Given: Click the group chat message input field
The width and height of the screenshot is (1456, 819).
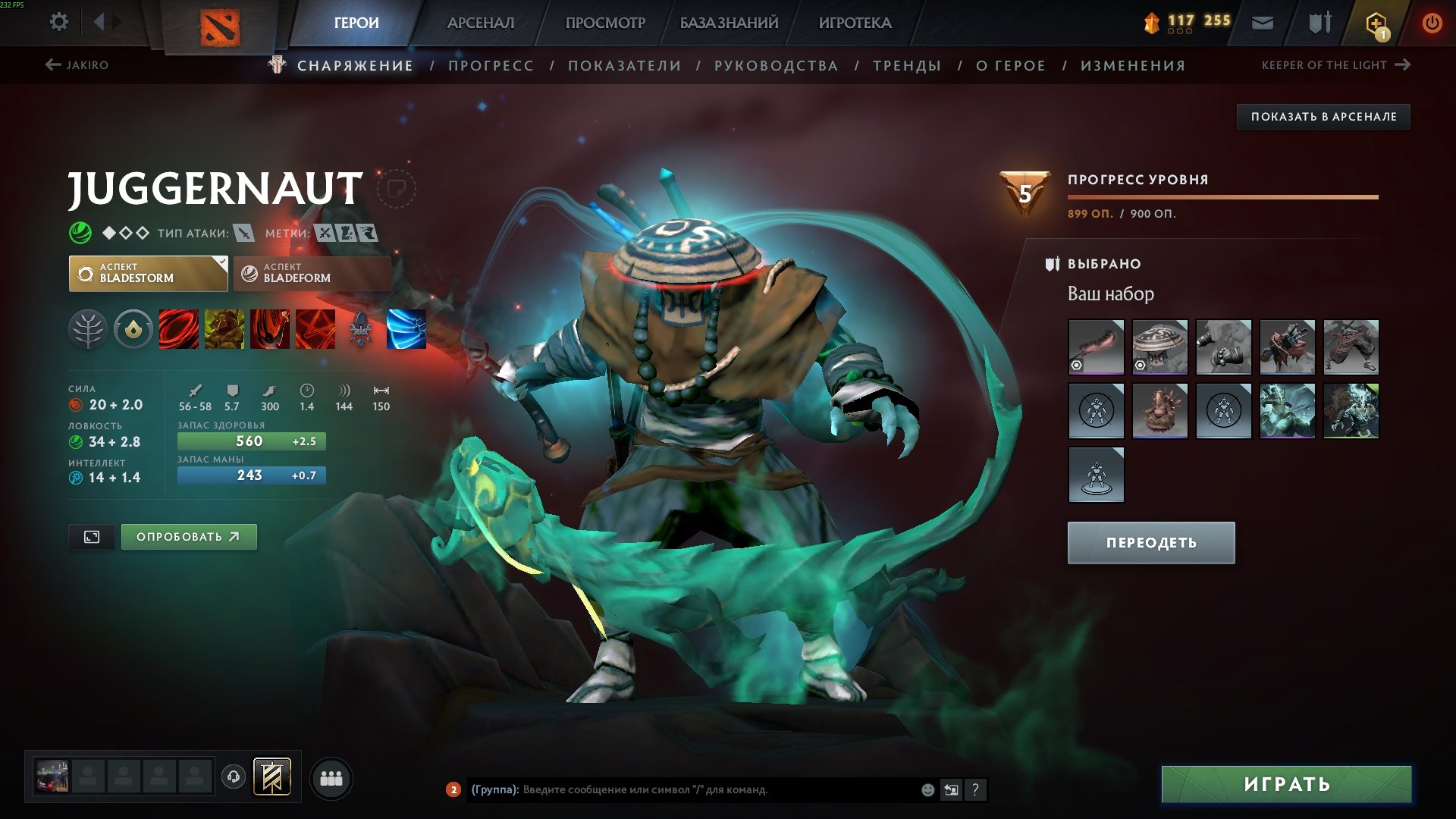Looking at the screenshot, I should [x=682, y=790].
